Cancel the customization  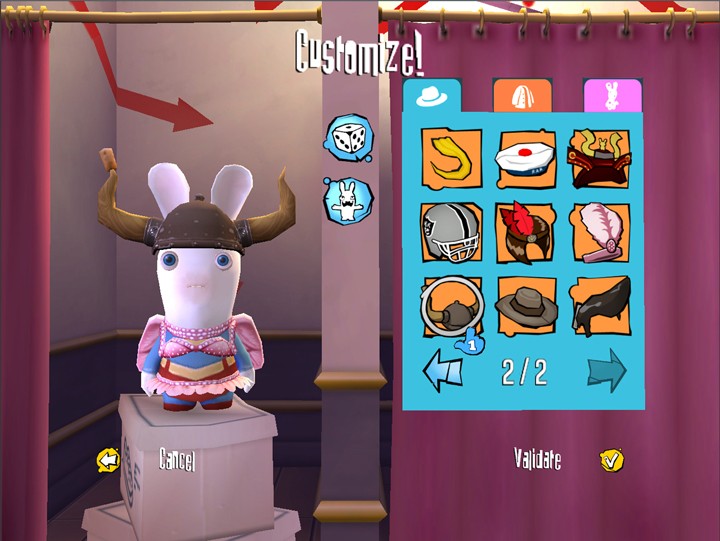[x=108, y=460]
